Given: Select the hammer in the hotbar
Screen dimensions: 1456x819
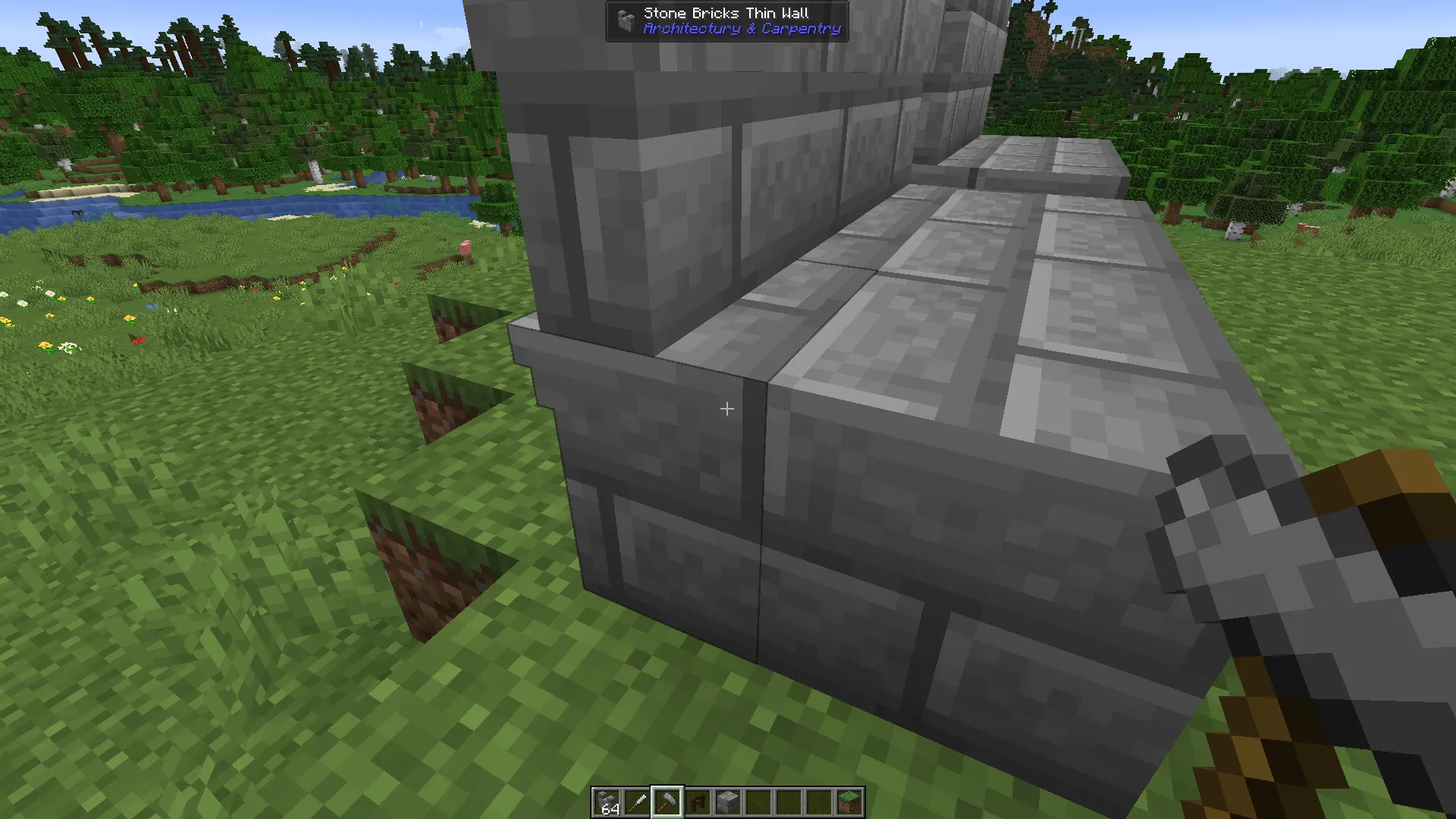Looking at the screenshot, I should [x=667, y=802].
